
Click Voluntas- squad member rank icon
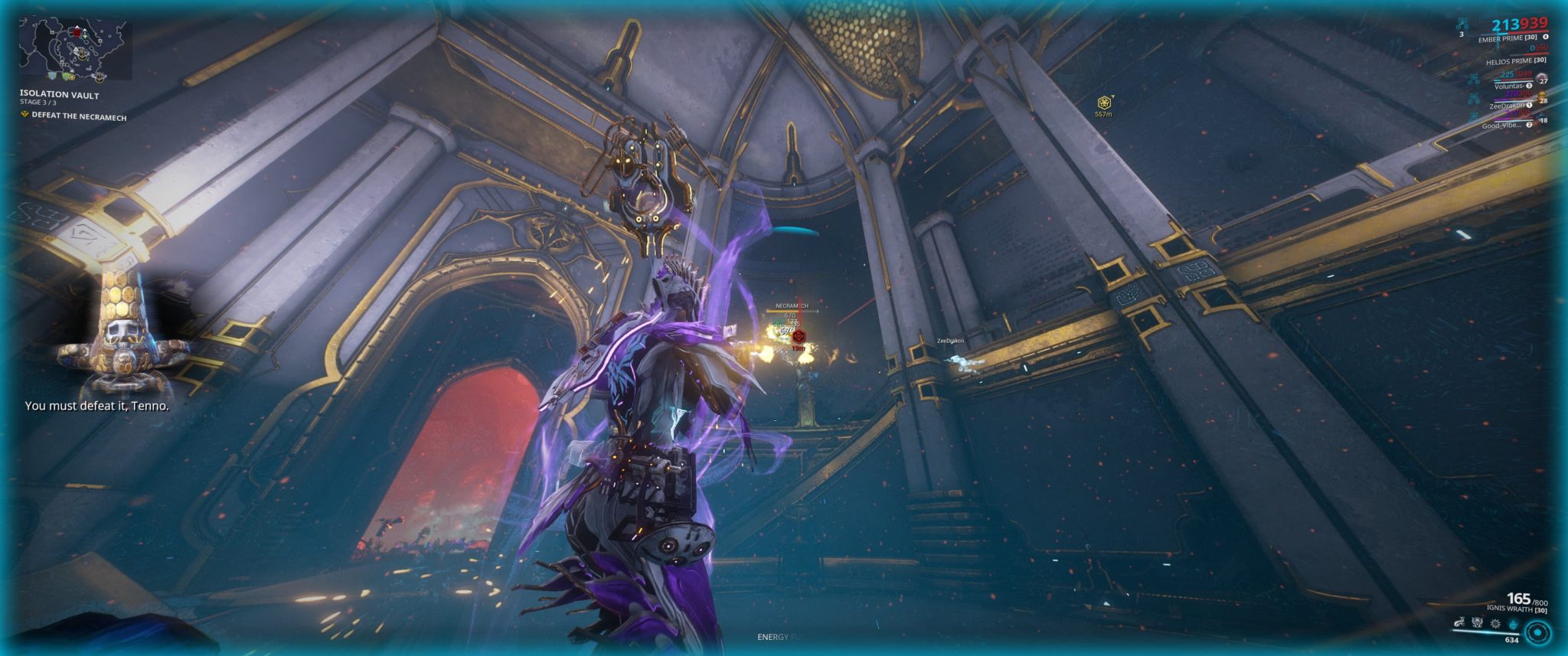1529,86
